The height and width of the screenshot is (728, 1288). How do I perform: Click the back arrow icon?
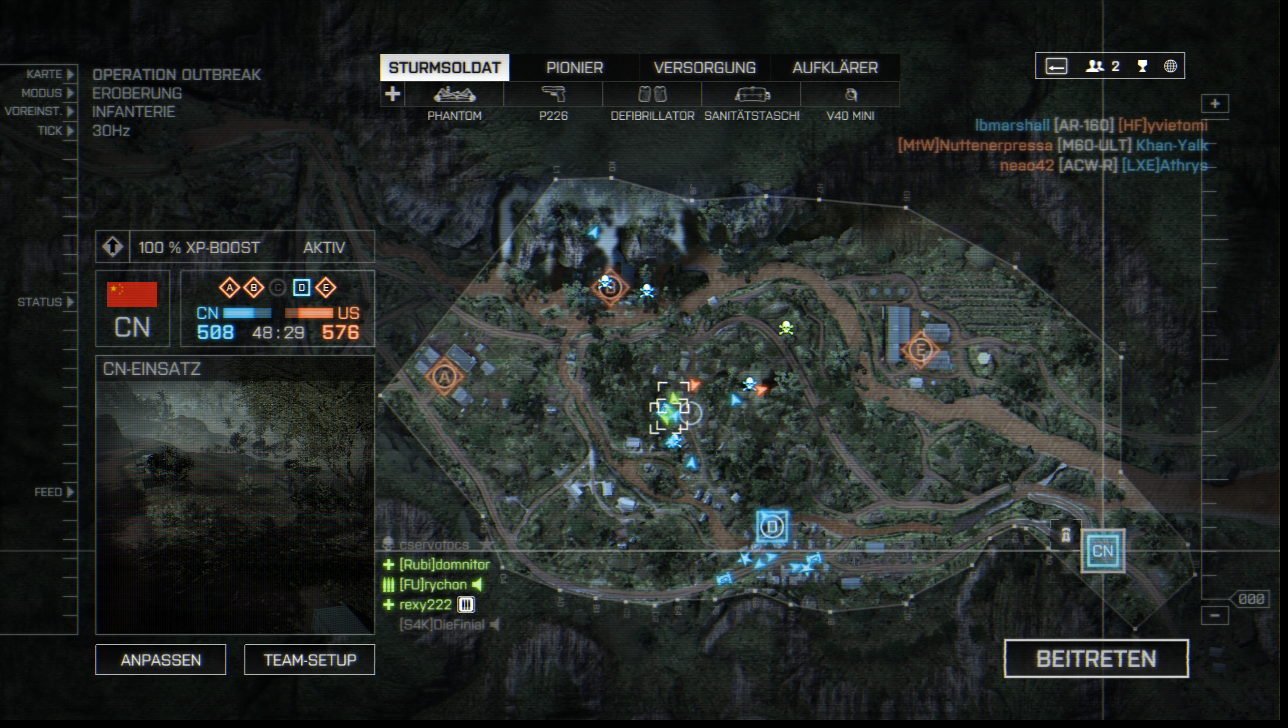pyautogui.click(x=1057, y=66)
